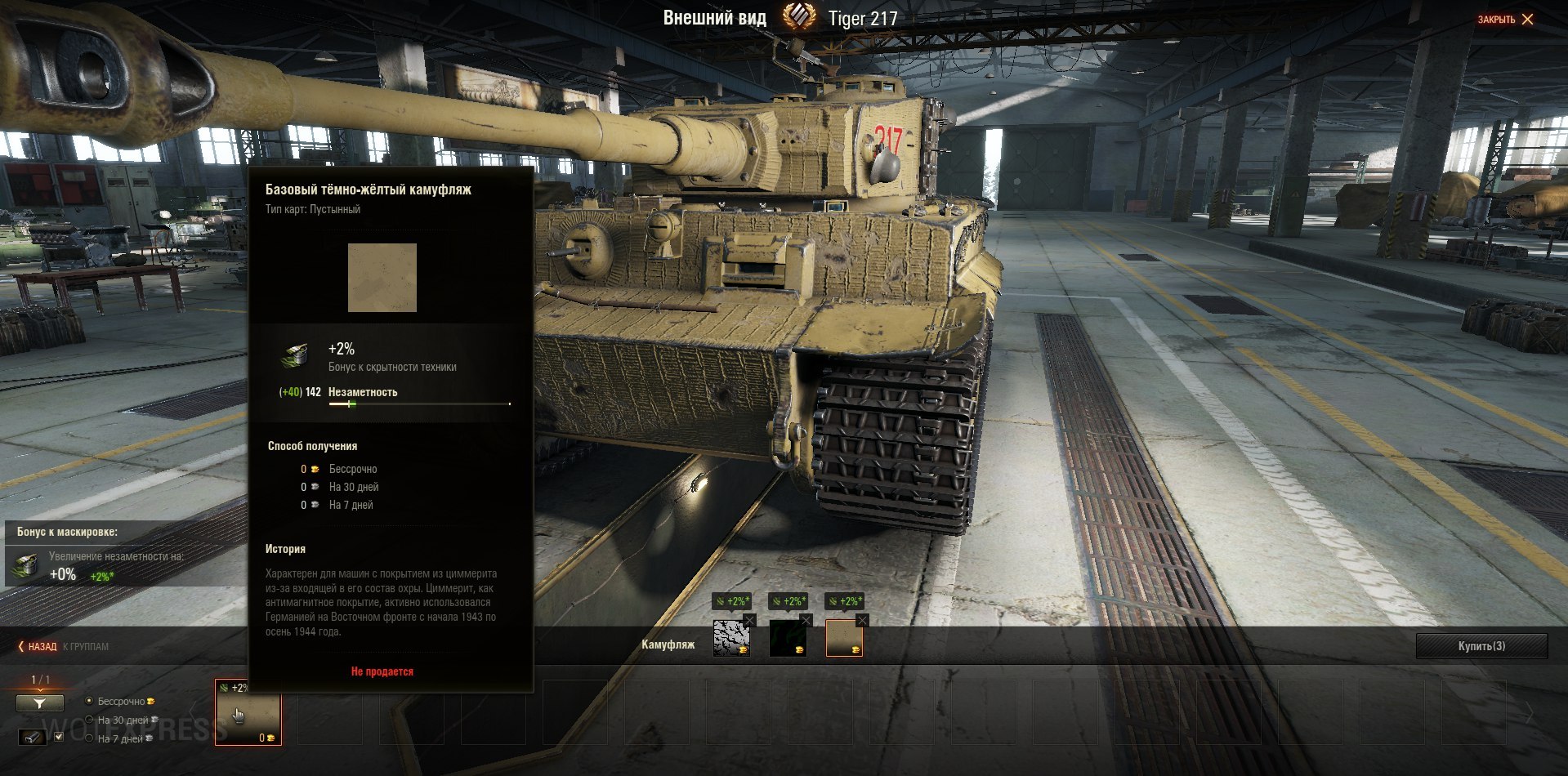Image resolution: width=1568 pixels, height=776 pixels.
Task: Close the exterior customization screen
Action: point(1506,19)
